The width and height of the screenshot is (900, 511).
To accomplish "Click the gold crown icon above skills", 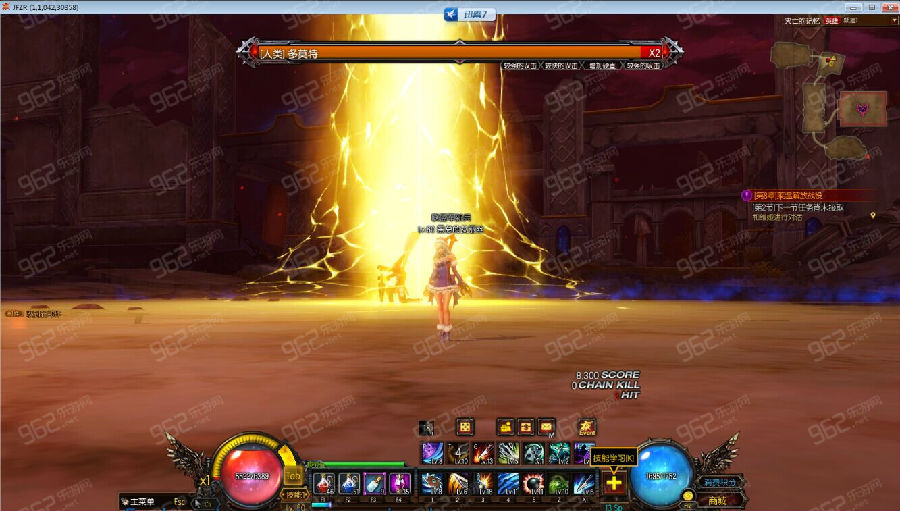I will tap(587, 427).
